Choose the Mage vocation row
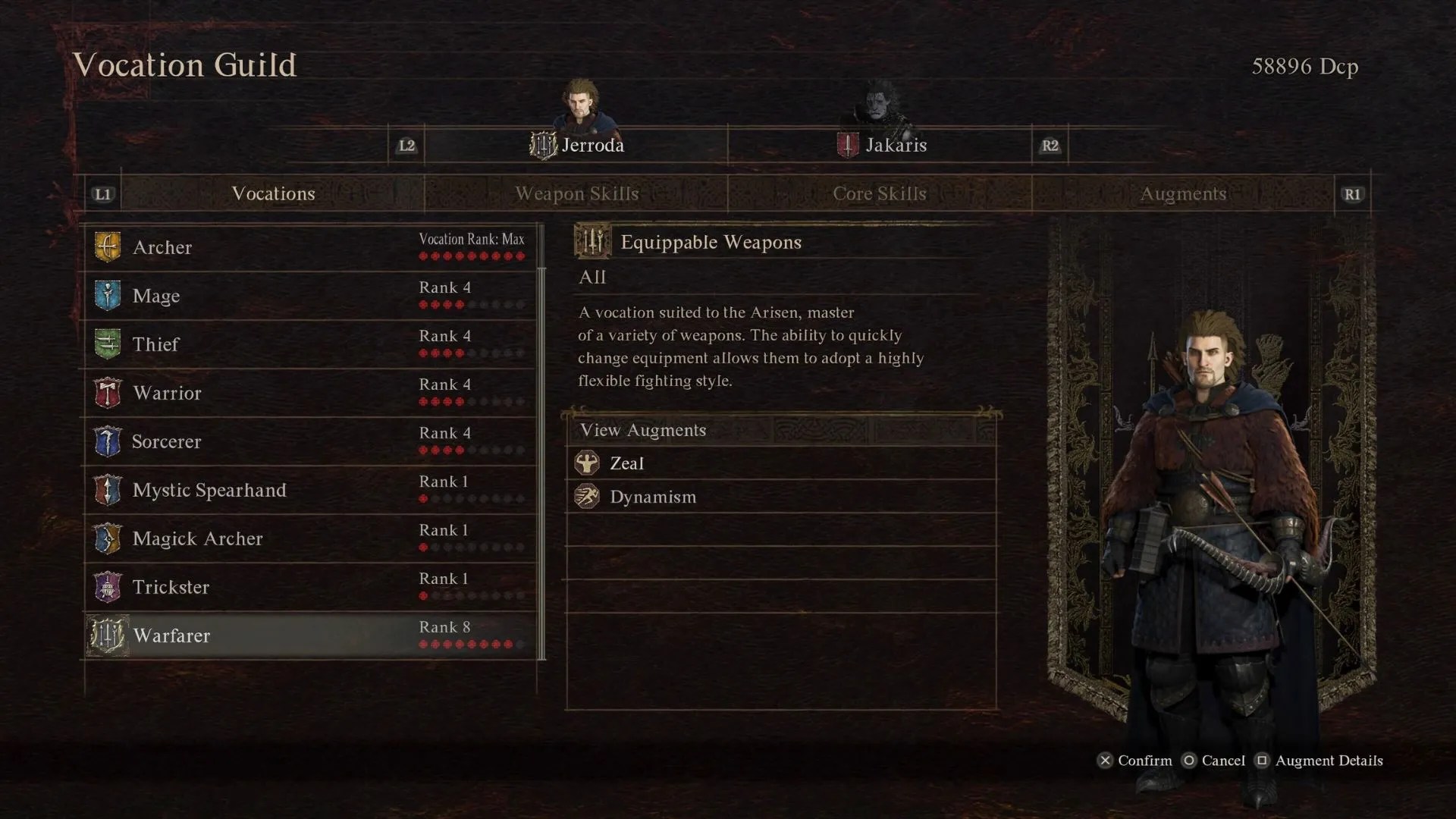 tap(310, 296)
